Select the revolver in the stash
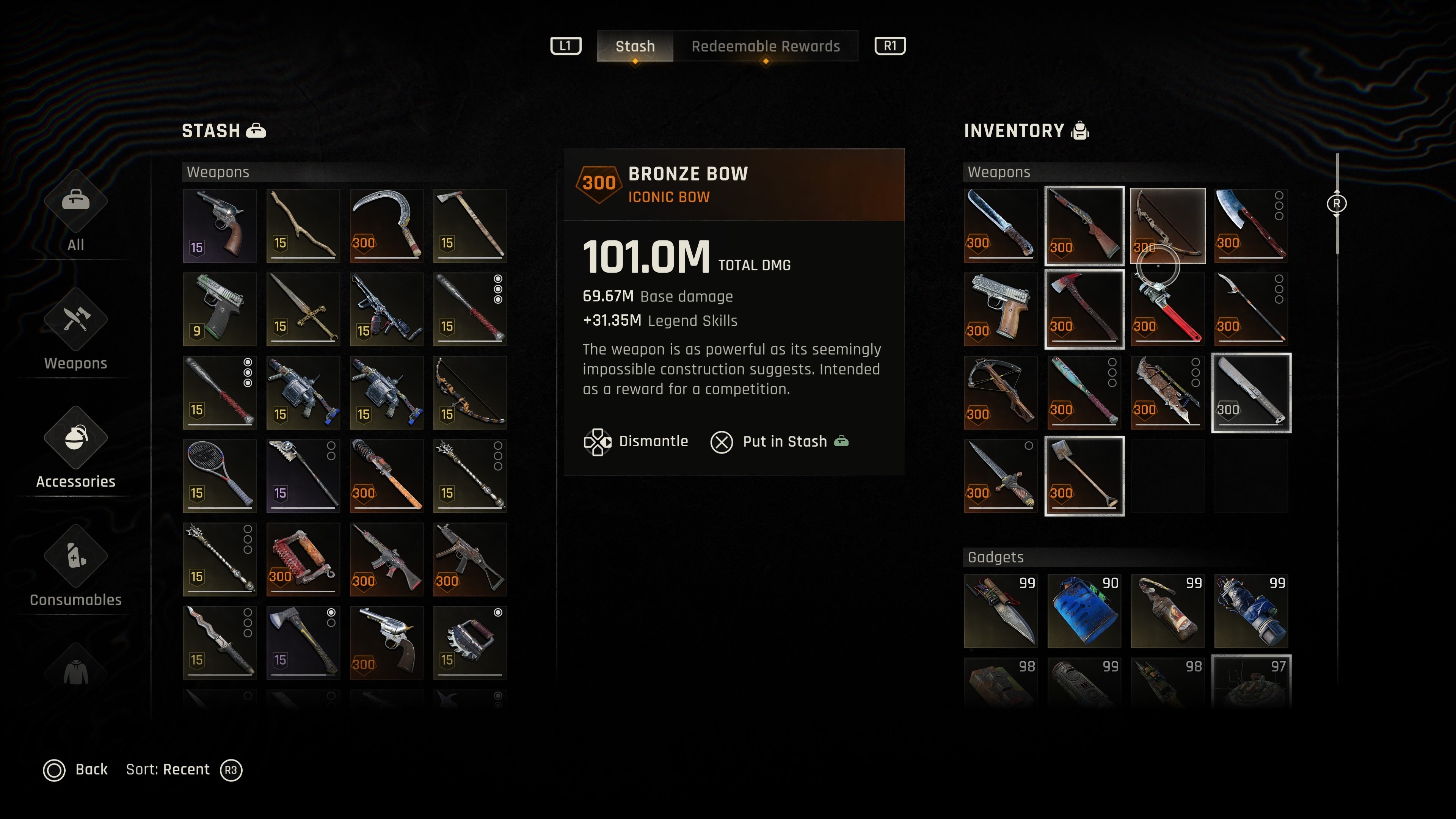The image size is (1456, 819). pos(219,226)
